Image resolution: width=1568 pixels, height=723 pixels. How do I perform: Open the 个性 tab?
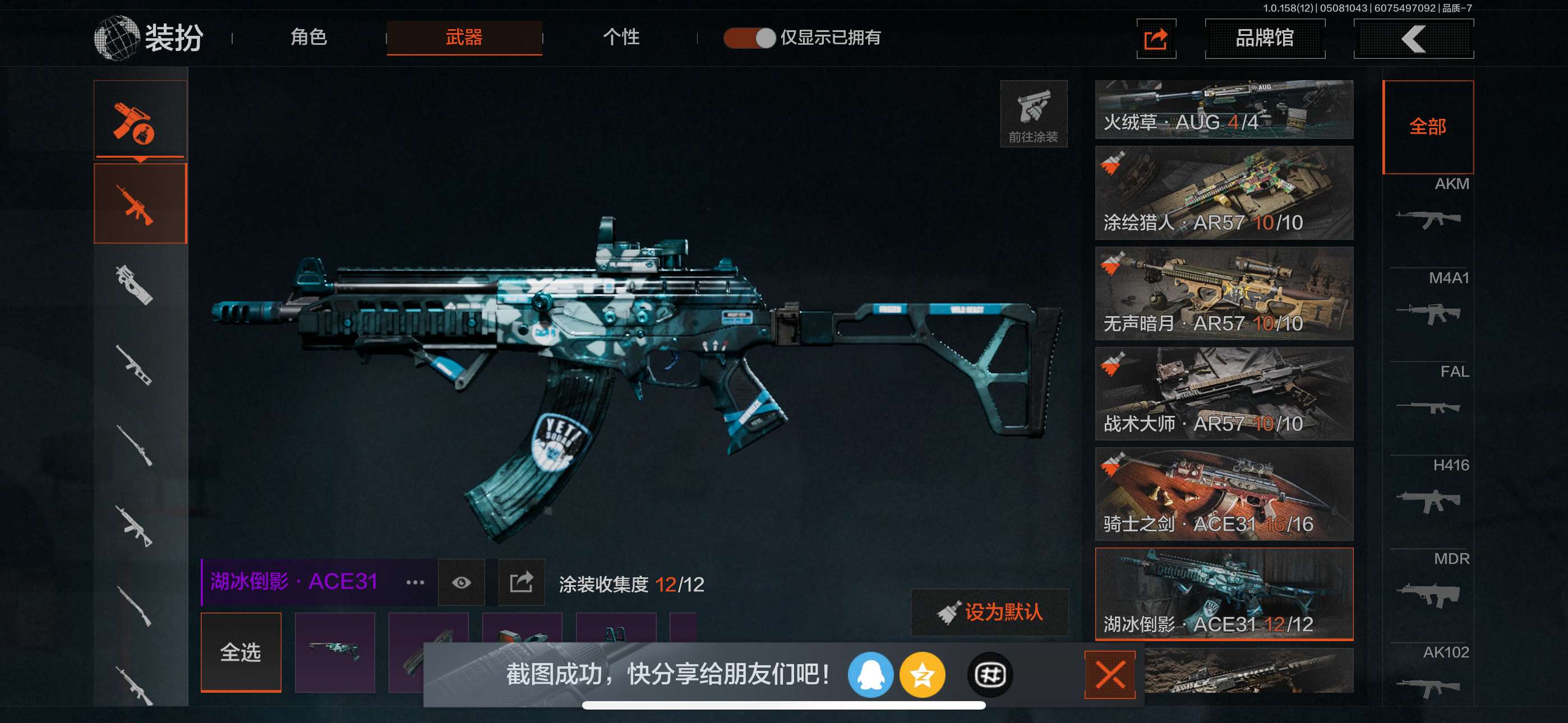(620, 38)
